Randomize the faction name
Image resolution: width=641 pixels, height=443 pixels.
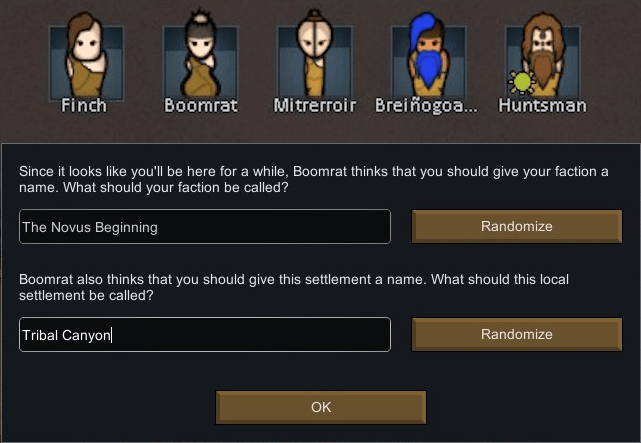(x=516, y=226)
